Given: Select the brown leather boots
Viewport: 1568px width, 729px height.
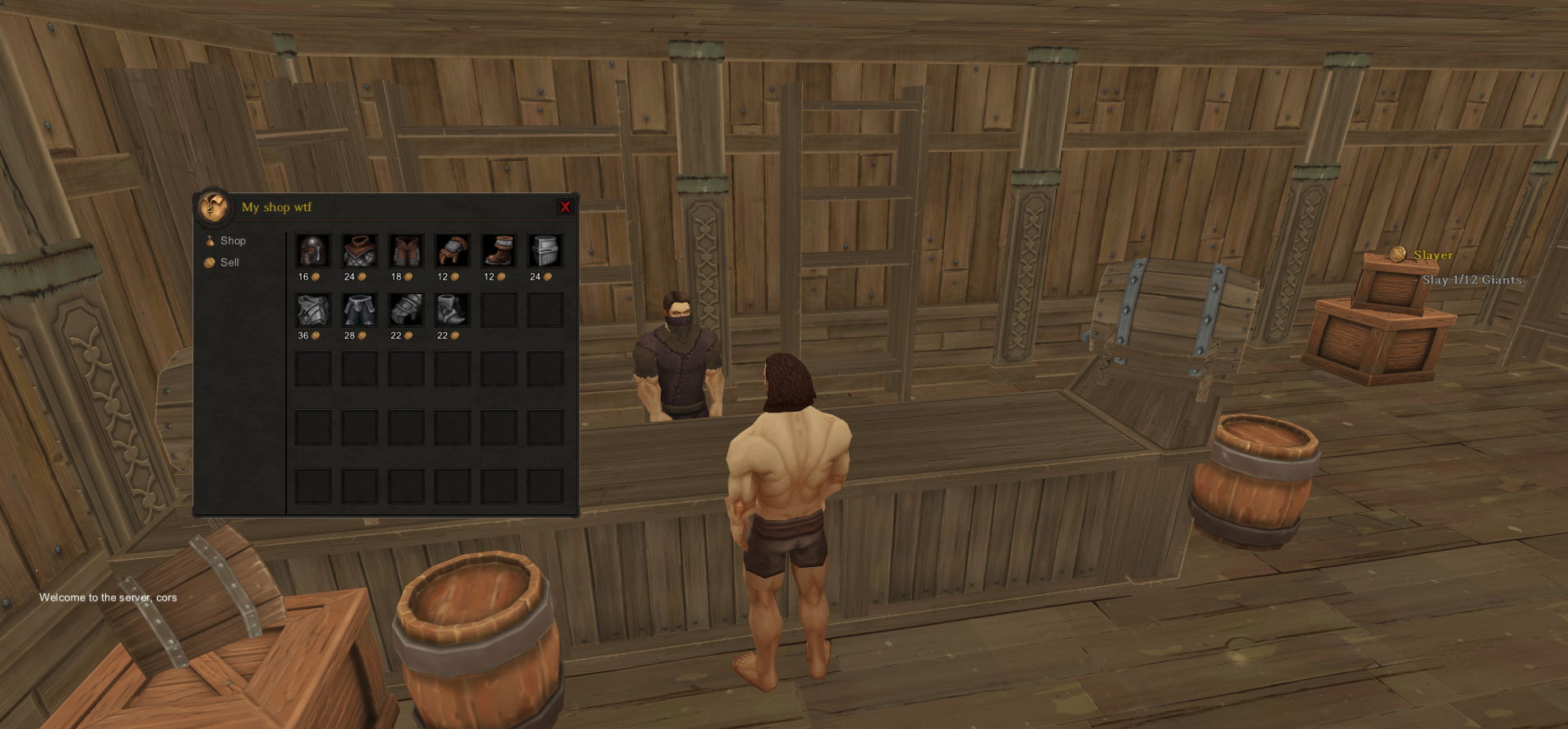Looking at the screenshot, I should tap(499, 251).
